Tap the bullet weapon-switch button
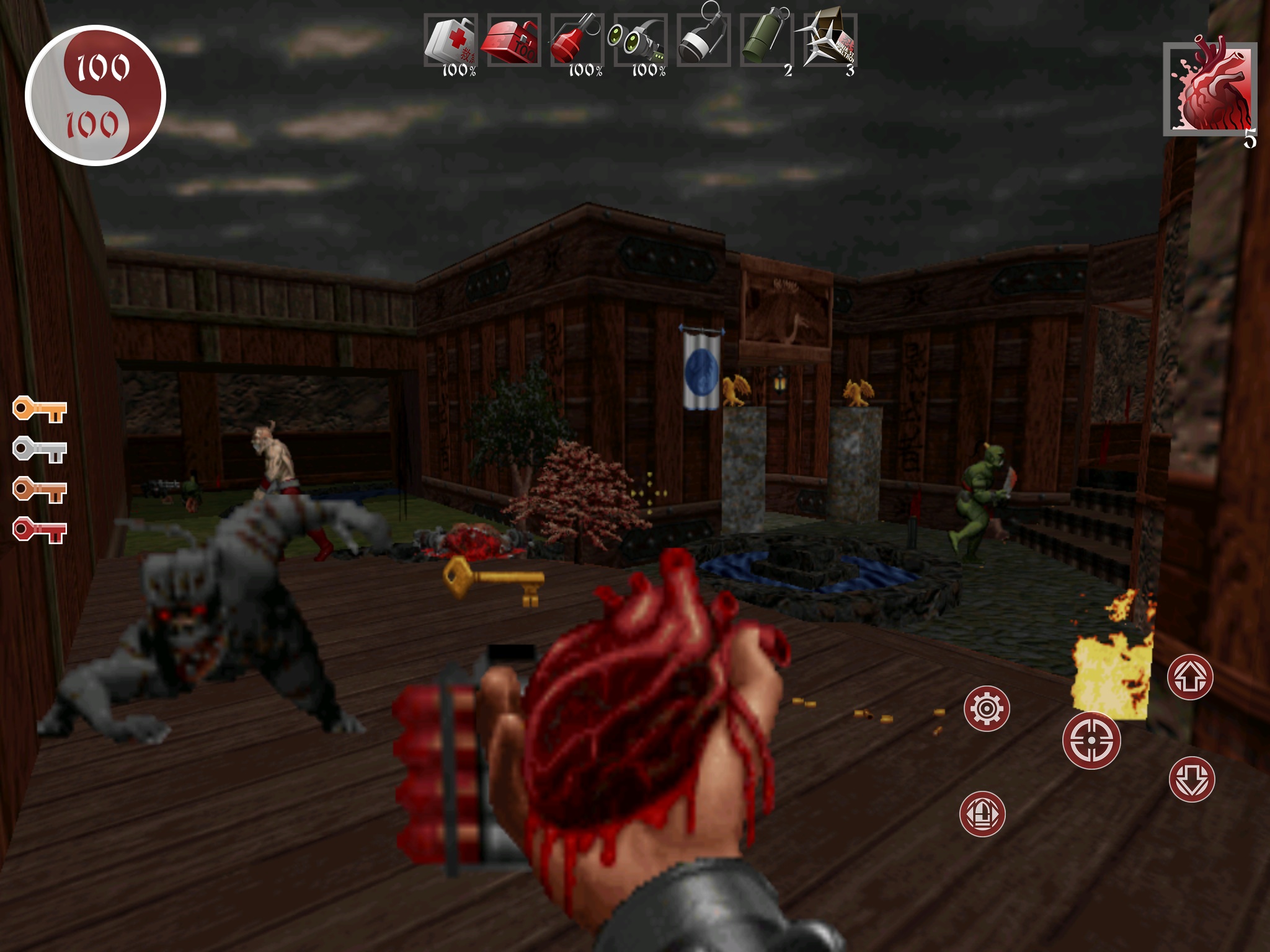 pyautogui.click(x=982, y=814)
